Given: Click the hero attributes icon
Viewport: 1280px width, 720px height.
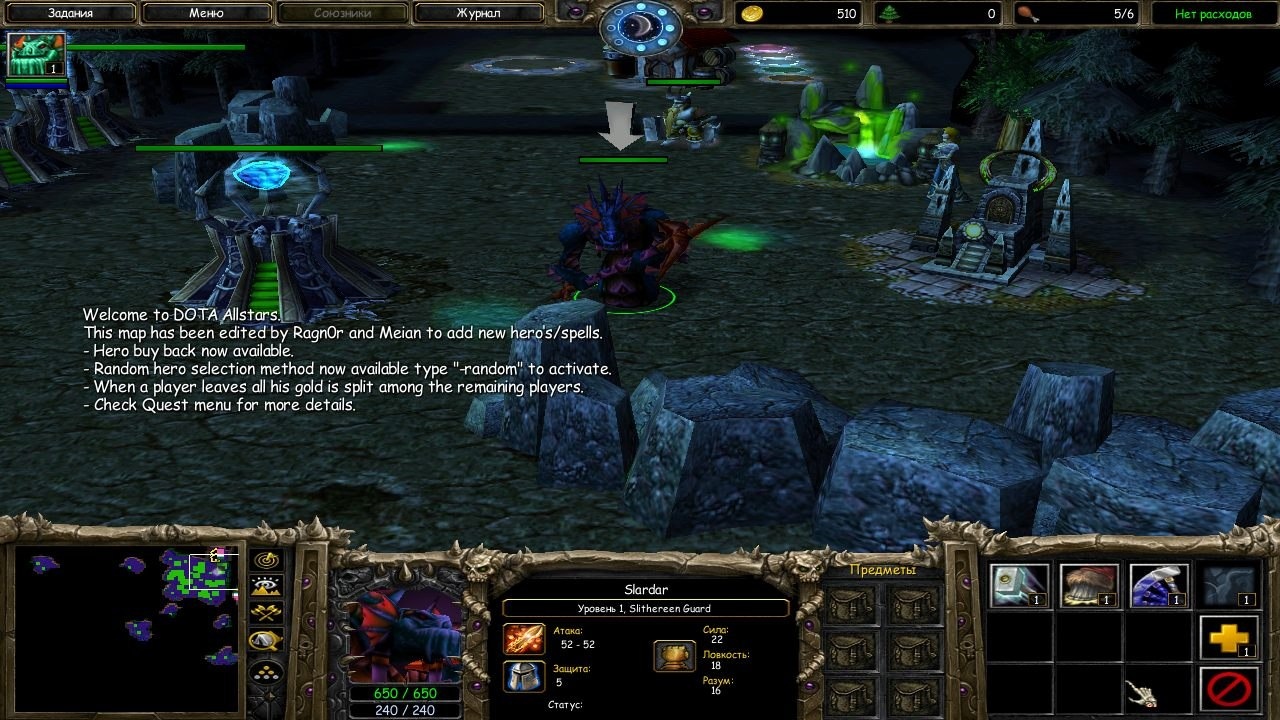Looking at the screenshot, I should pyautogui.click(x=674, y=656).
